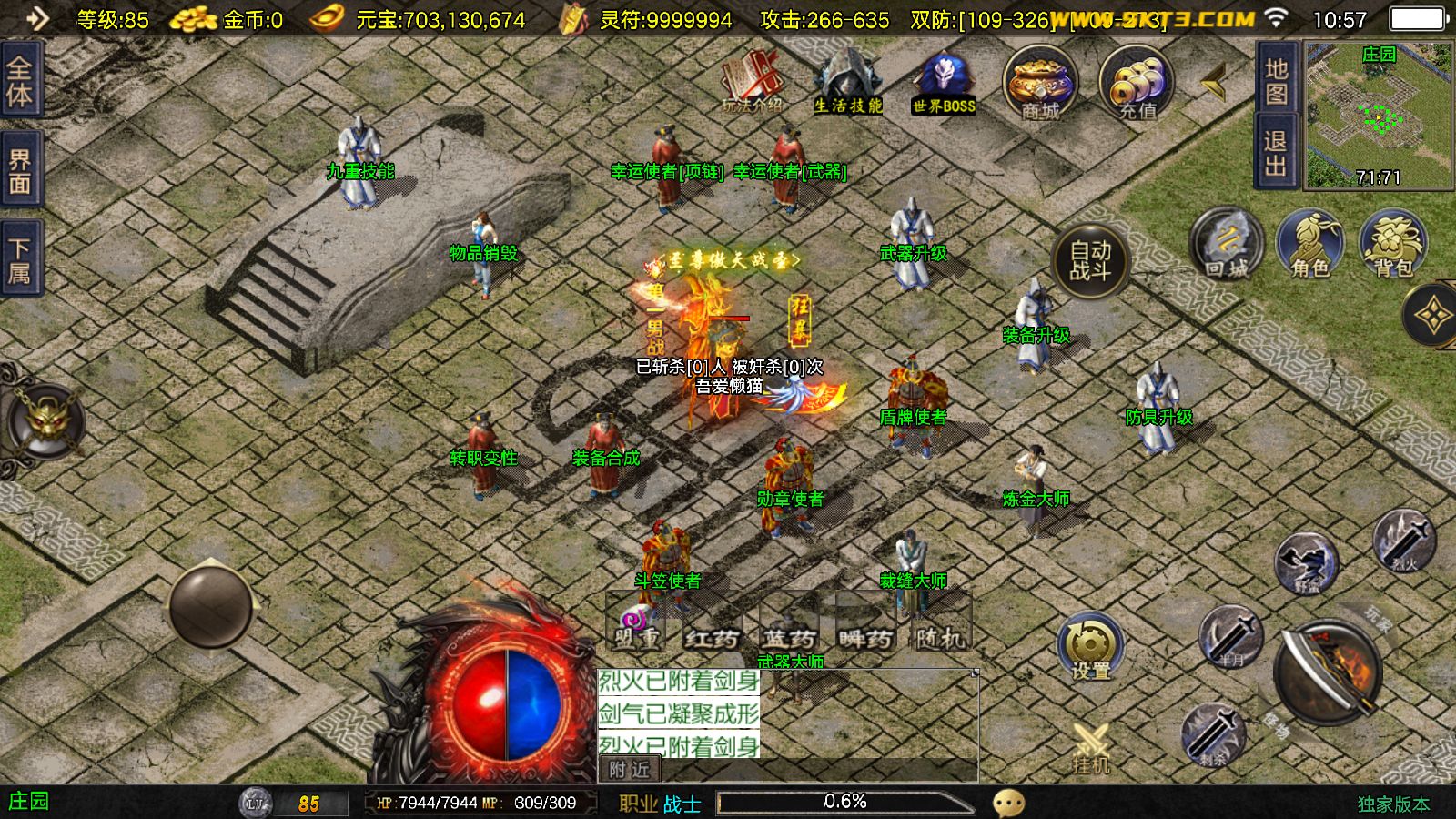Show the 玩法介绍 gameplay guide
Image resolution: width=1456 pixels, height=819 pixels.
tap(752, 82)
